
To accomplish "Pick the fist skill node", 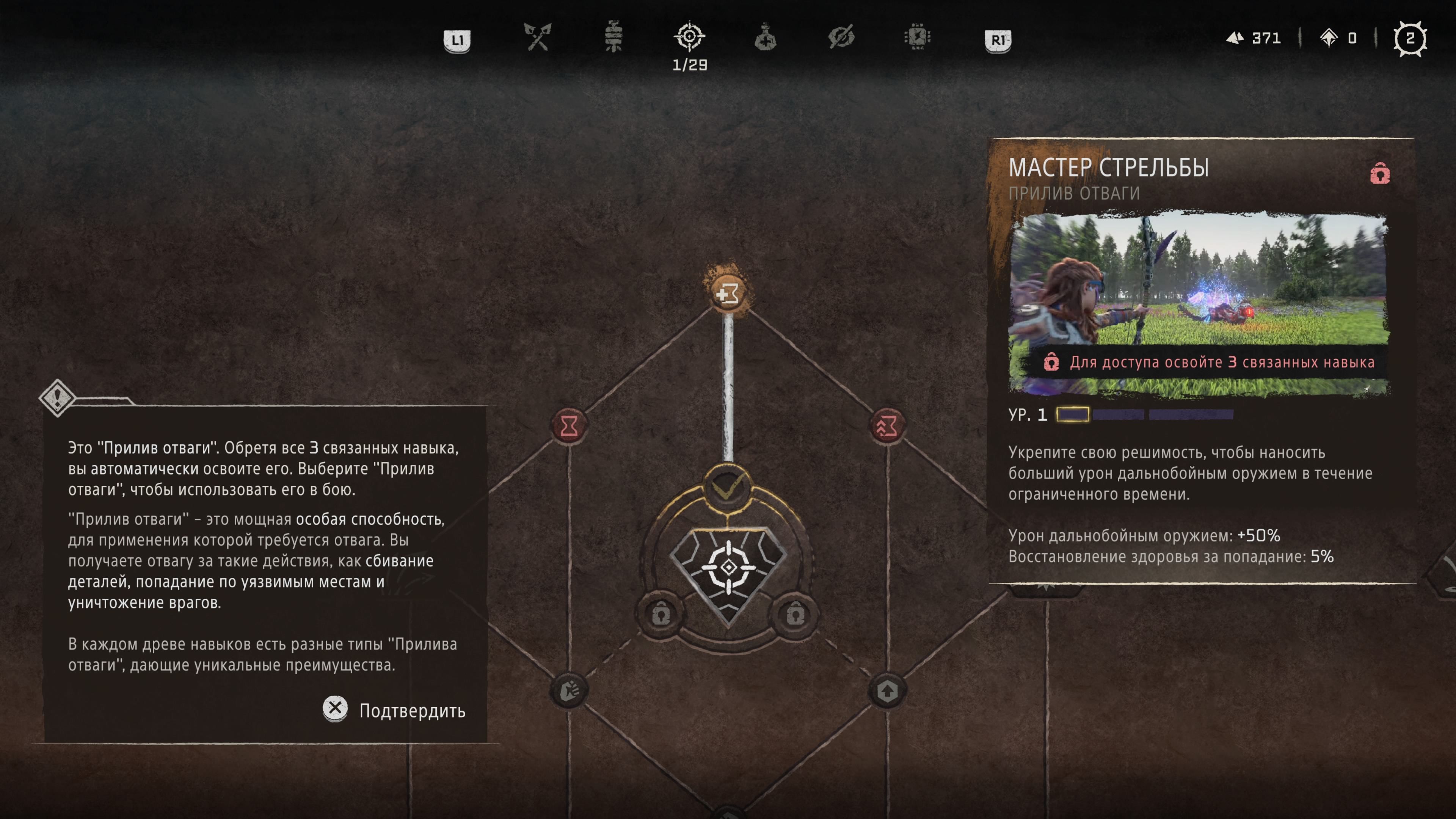I will 569,690.
